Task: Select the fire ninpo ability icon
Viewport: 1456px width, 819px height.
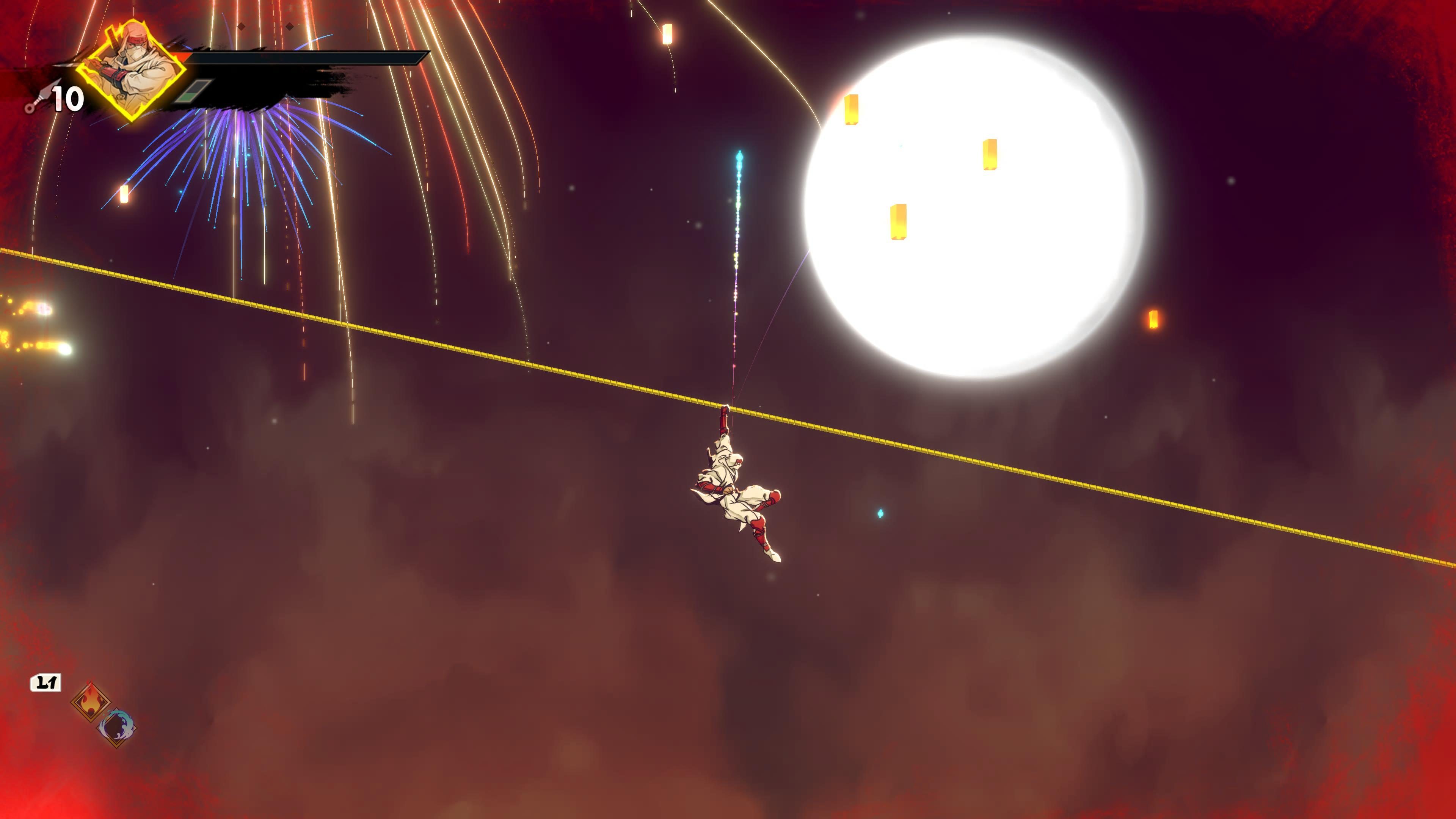Action: pos(91,701)
